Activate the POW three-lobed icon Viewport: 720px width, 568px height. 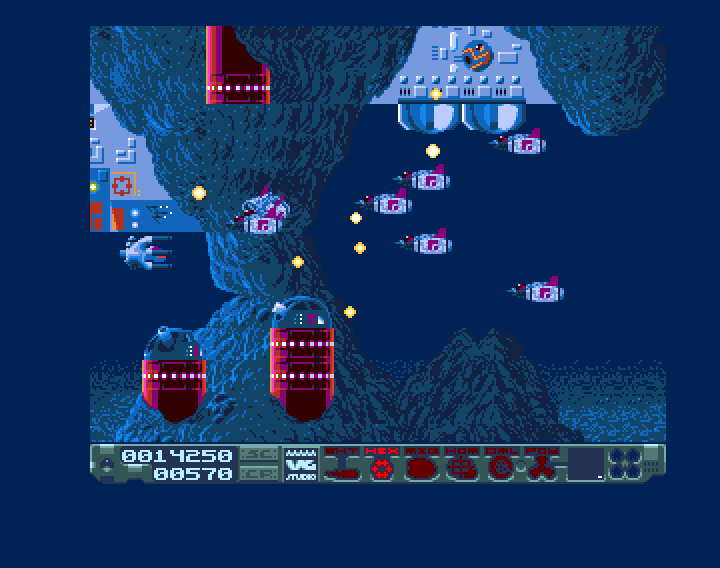(x=541, y=466)
